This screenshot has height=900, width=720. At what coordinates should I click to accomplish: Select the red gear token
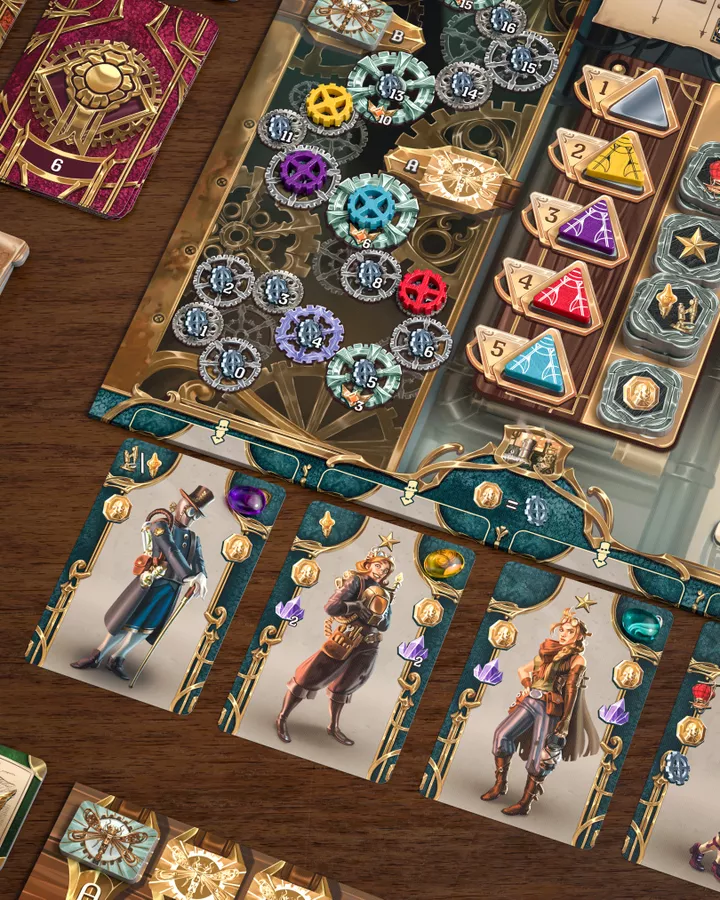[x=422, y=293]
